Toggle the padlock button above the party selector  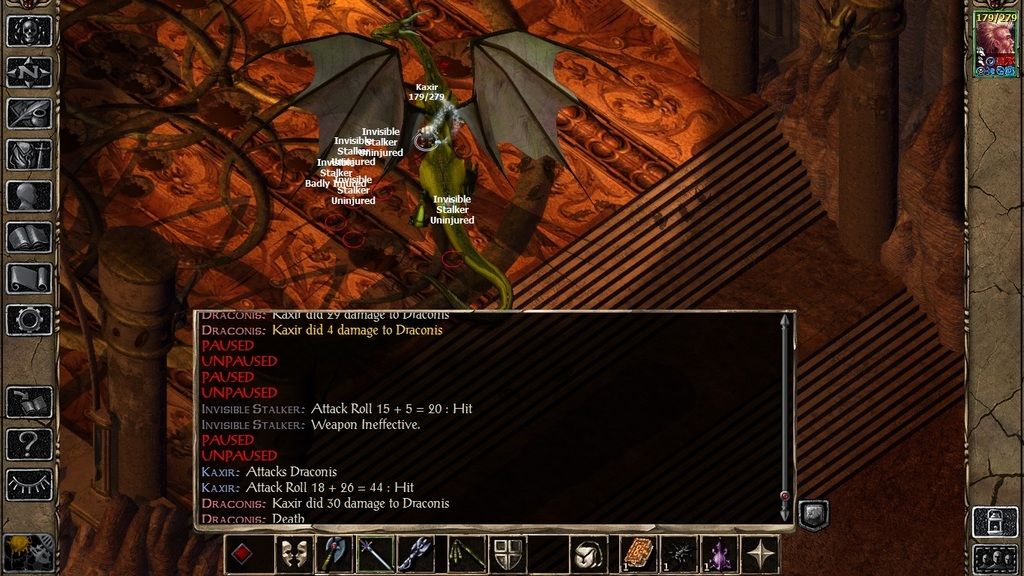995,521
